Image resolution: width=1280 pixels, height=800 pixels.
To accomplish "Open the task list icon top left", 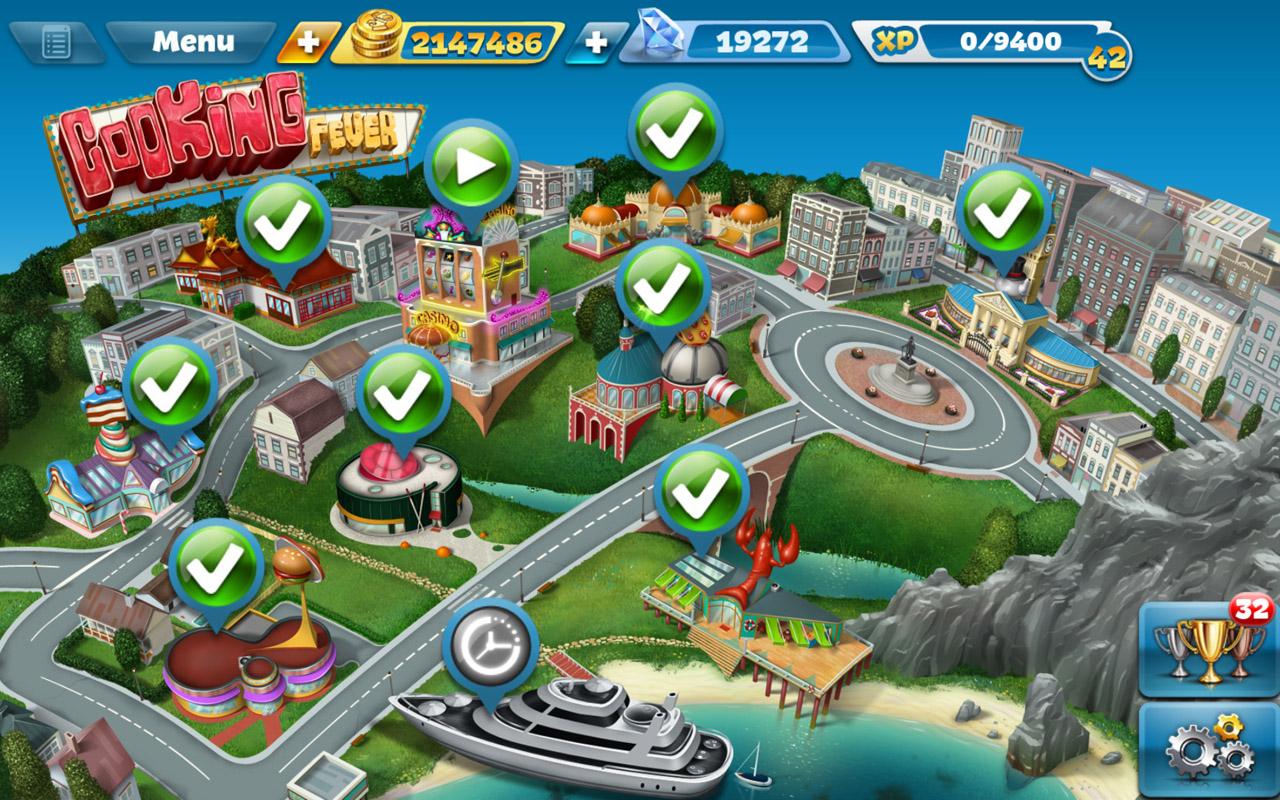I will pos(57,41).
